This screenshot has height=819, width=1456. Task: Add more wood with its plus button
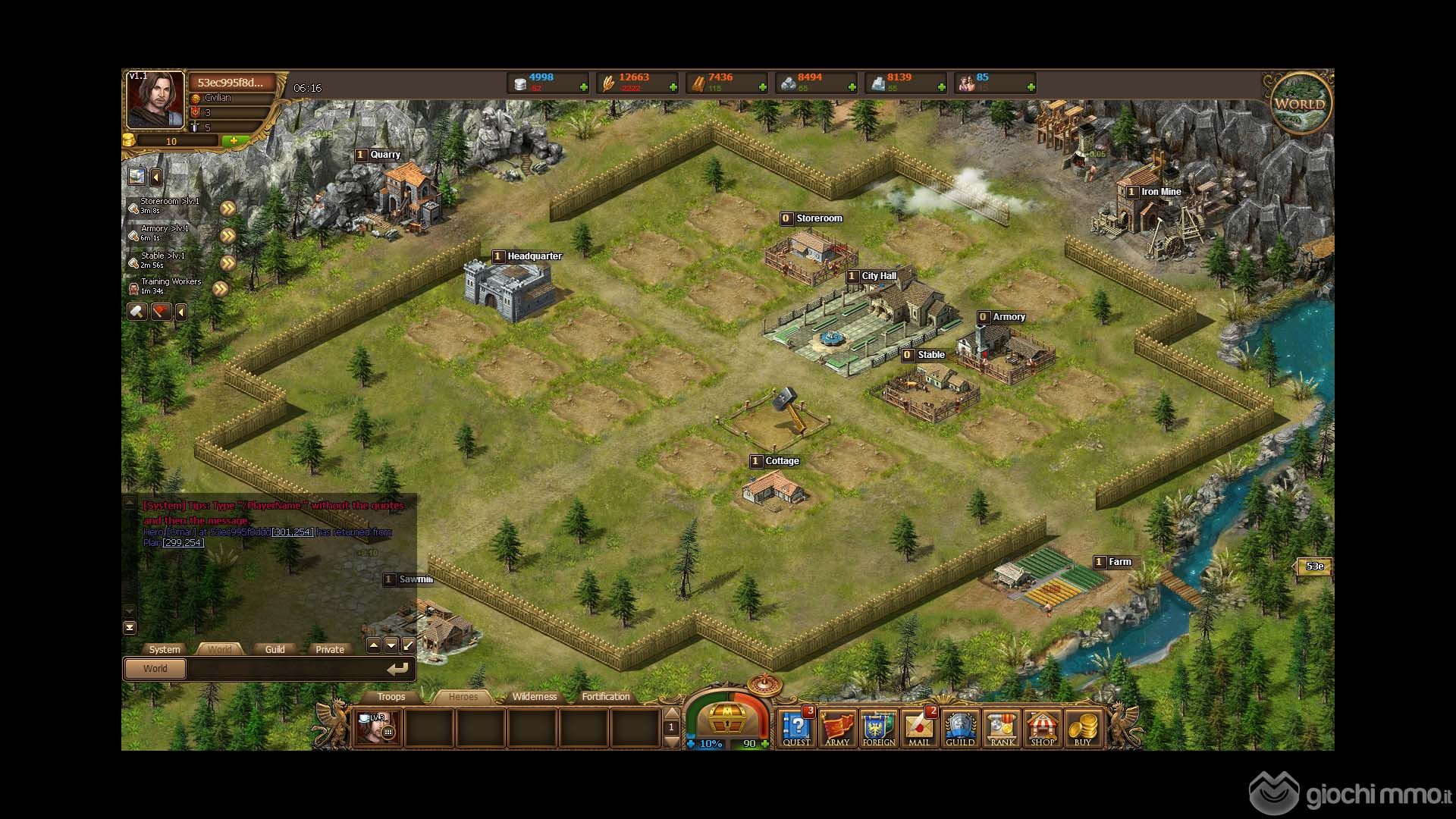point(762,88)
